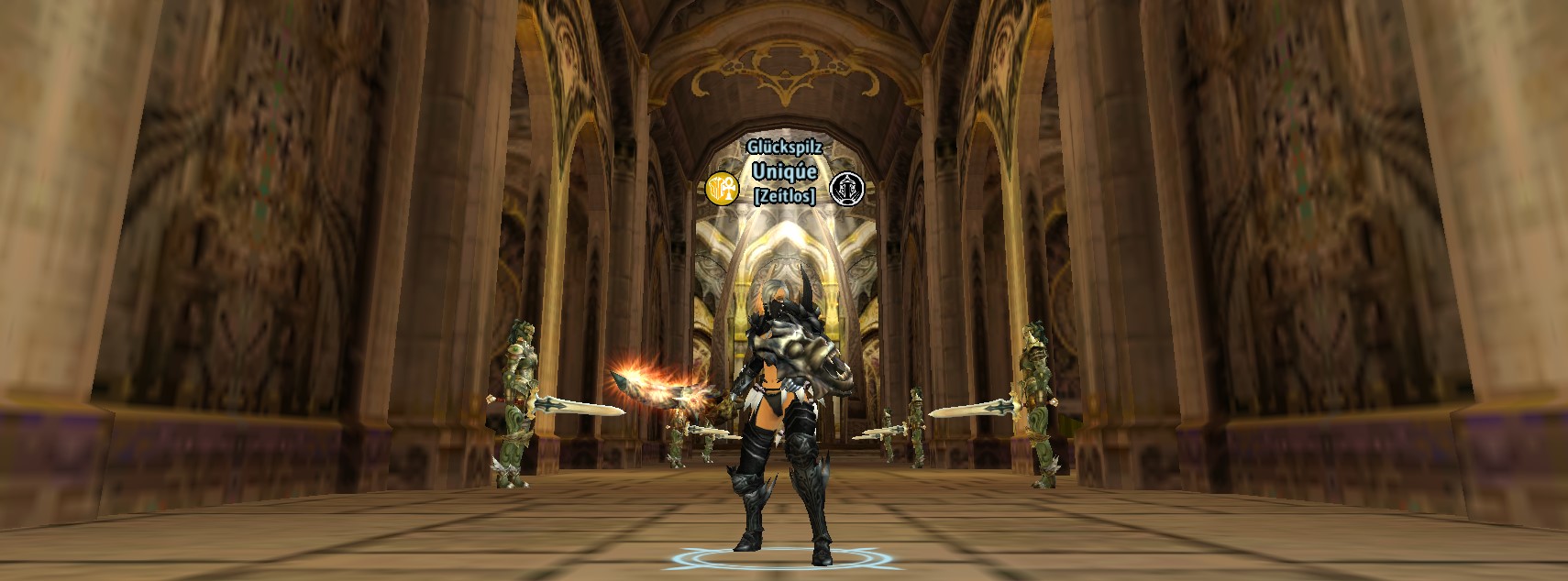Click the gold emblem beside Uniqúe's name
This screenshot has height=581, width=1568.
[x=723, y=188]
